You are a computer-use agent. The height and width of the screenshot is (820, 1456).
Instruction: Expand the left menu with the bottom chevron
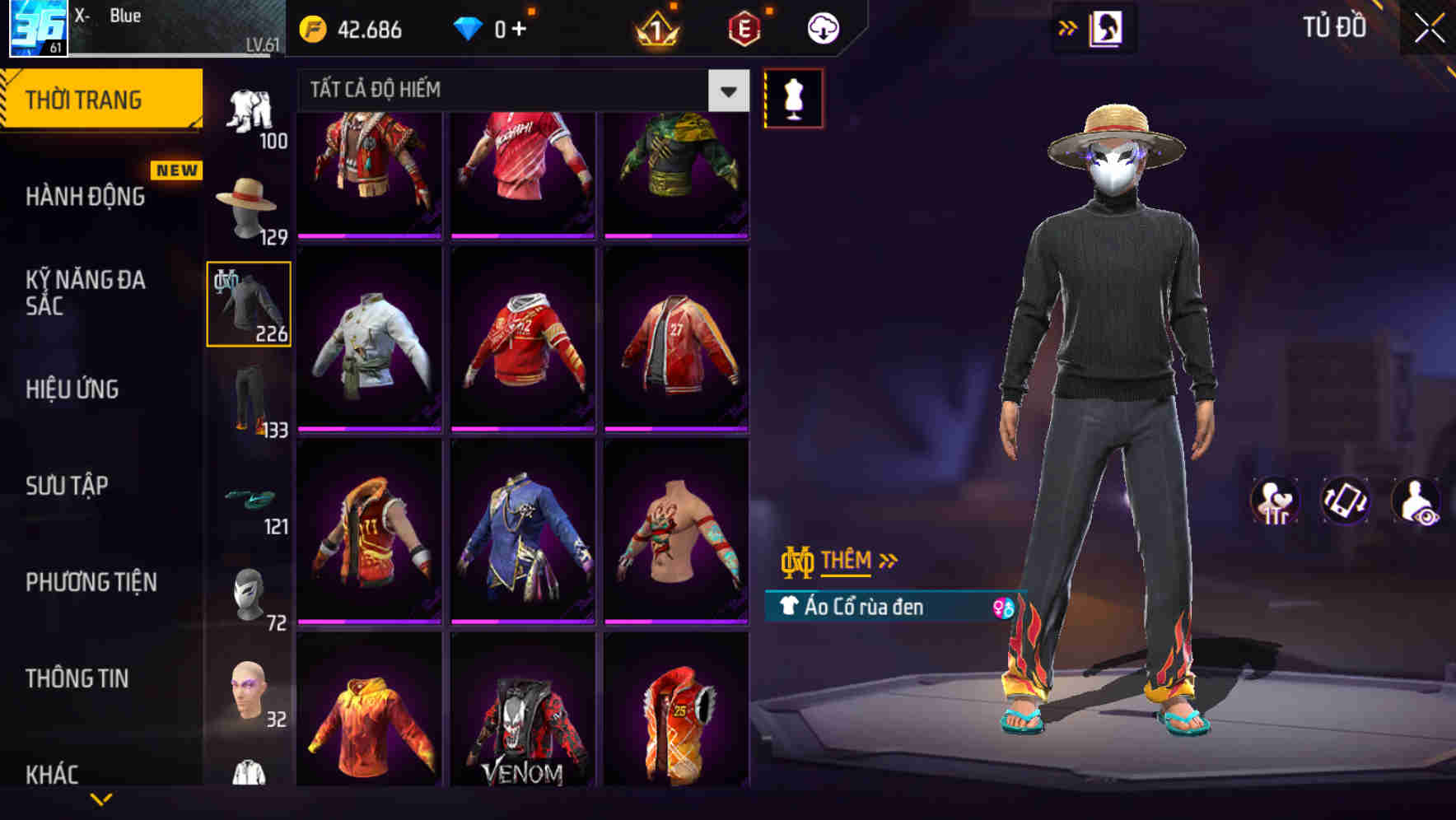click(101, 800)
